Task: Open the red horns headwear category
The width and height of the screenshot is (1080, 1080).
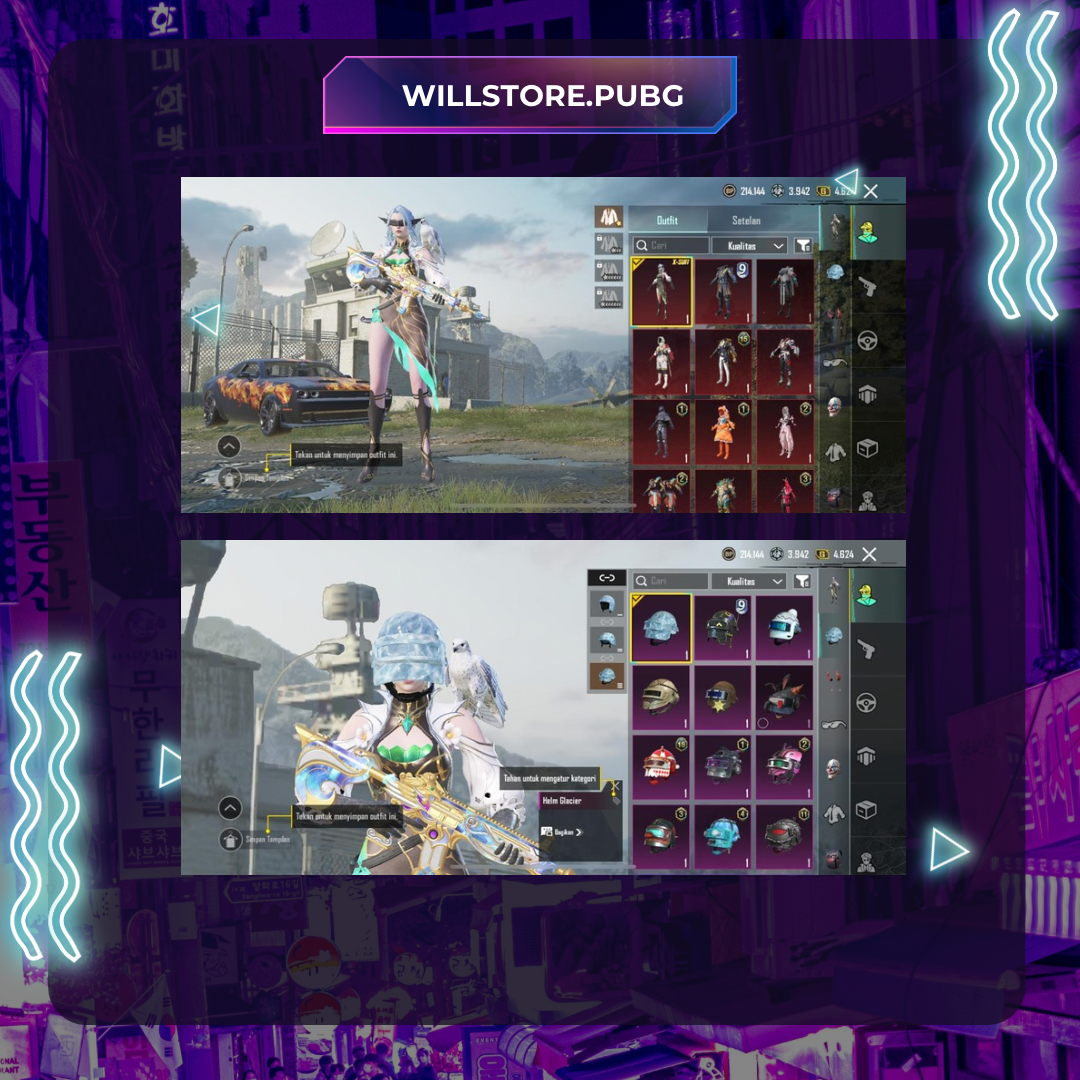Action: 833,680
